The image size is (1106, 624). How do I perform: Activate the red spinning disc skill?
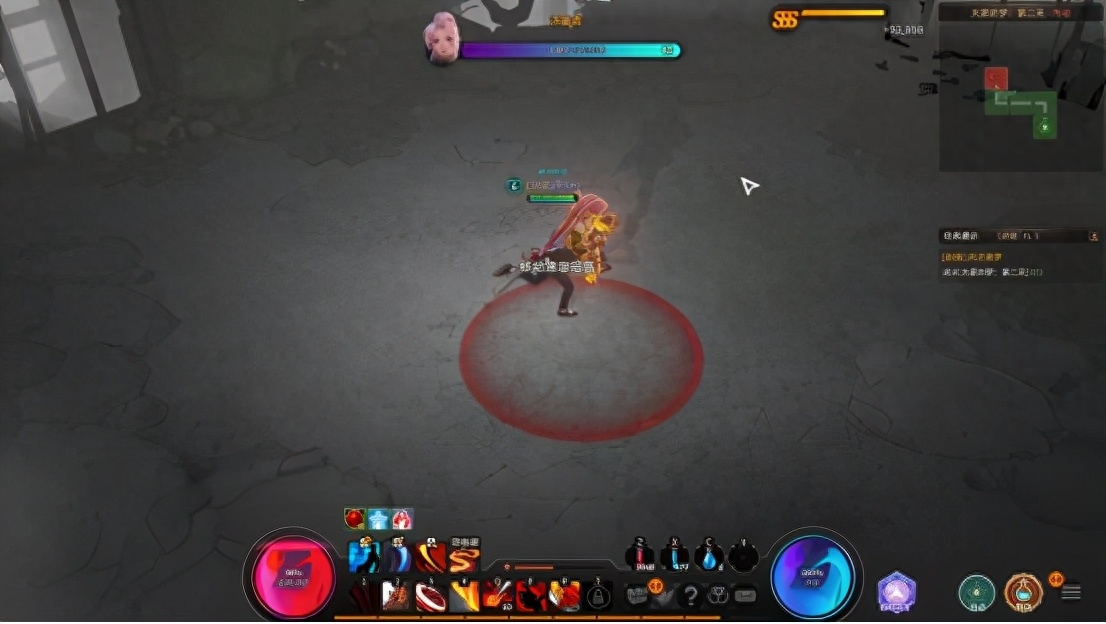tap(431, 596)
